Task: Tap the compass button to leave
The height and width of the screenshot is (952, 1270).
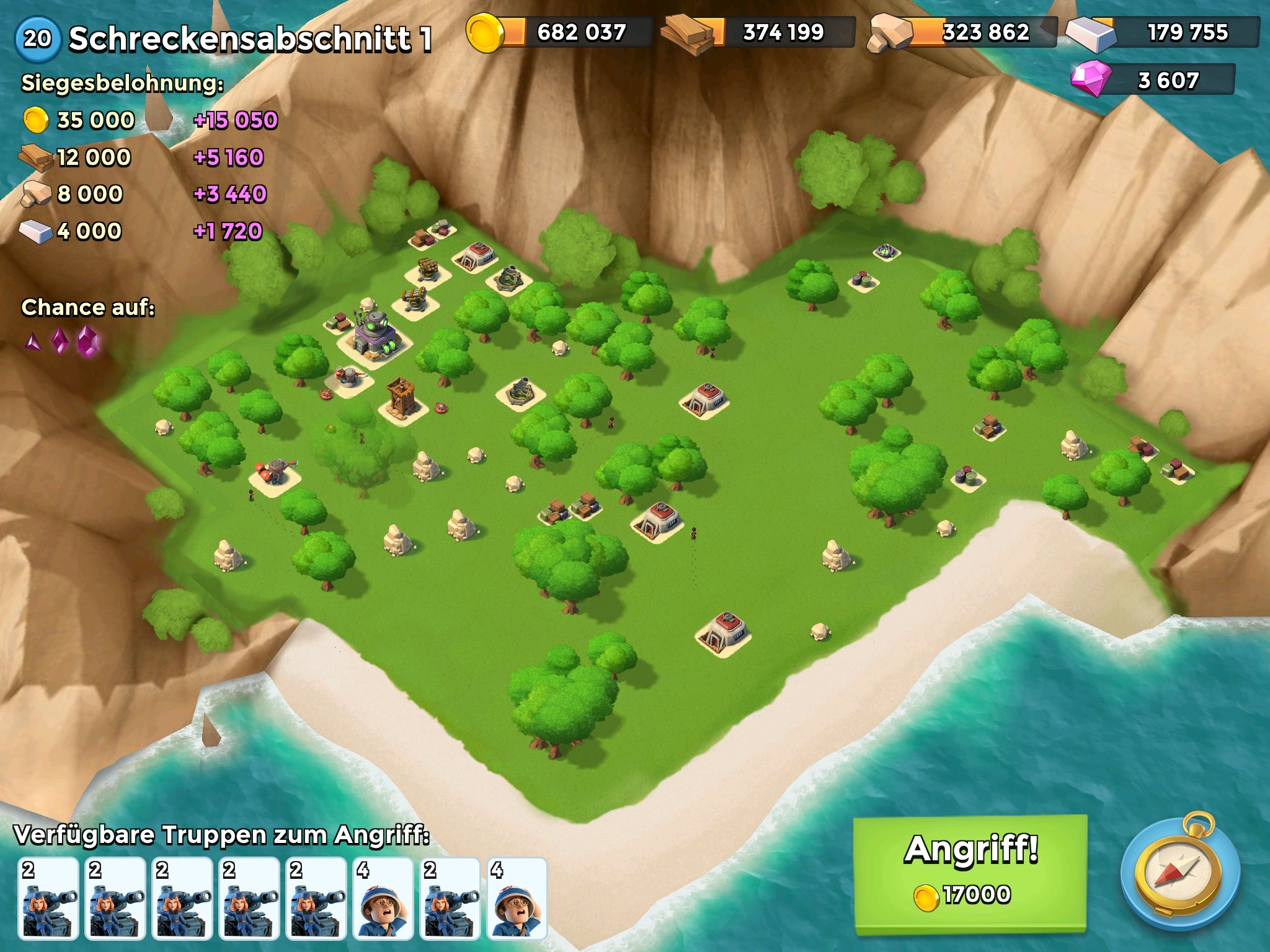Action: (x=1179, y=873)
